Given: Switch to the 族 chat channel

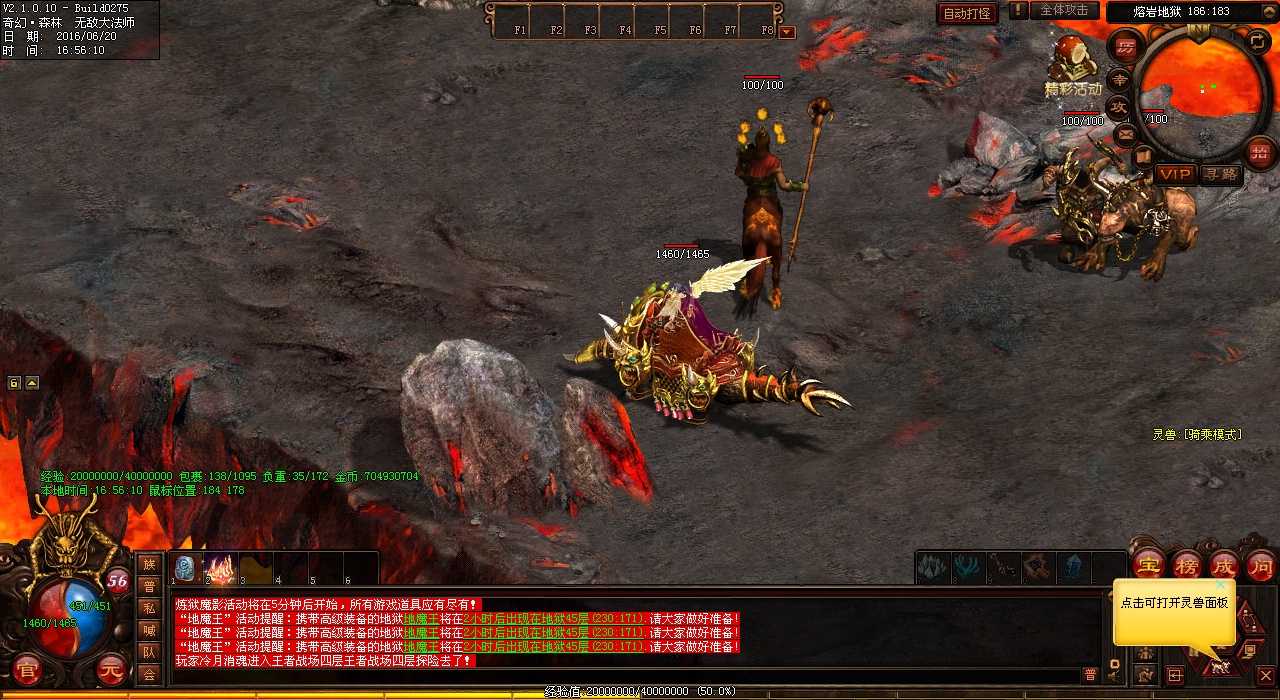Looking at the screenshot, I should 149,565.
